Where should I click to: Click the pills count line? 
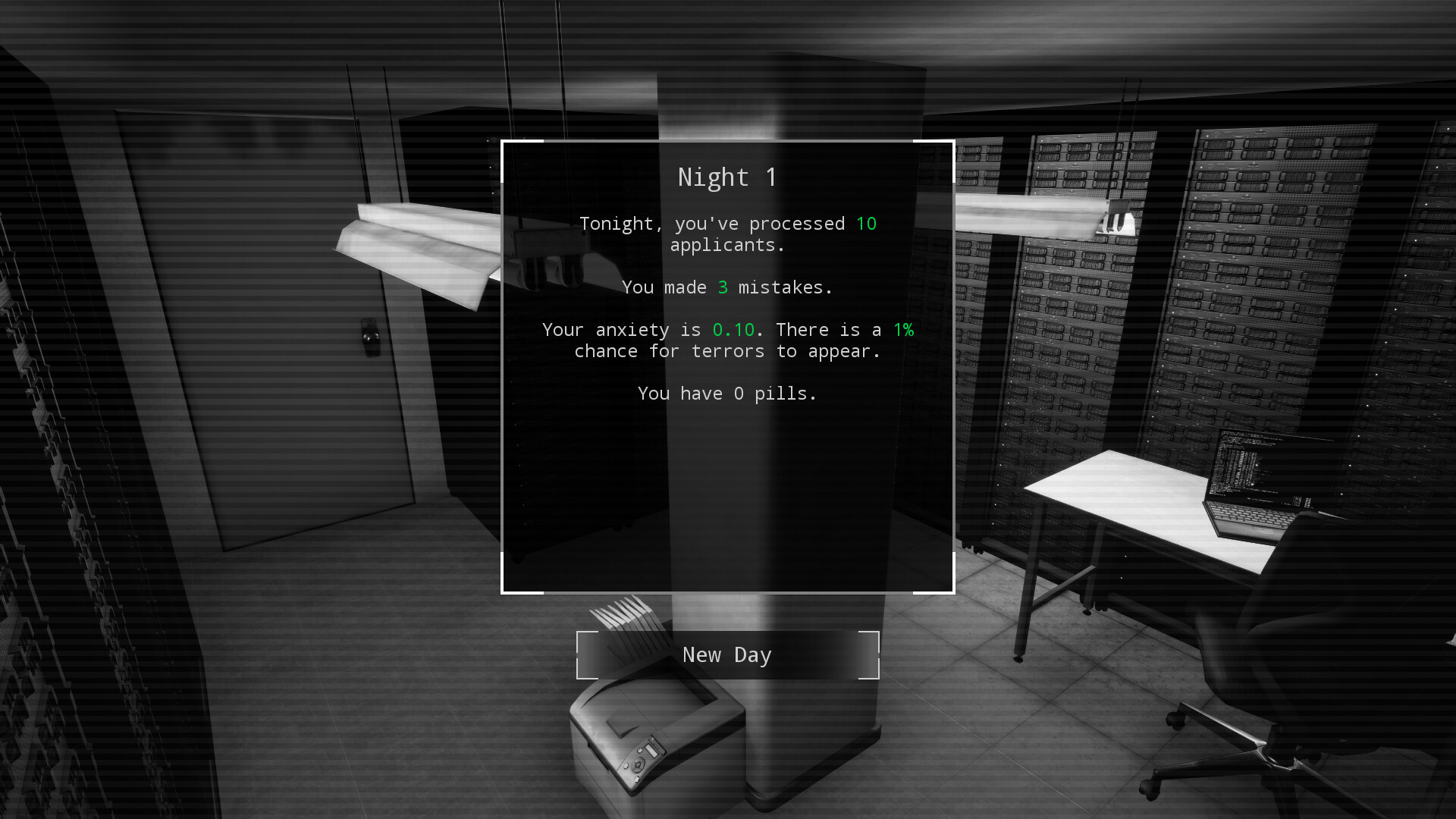click(726, 393)
